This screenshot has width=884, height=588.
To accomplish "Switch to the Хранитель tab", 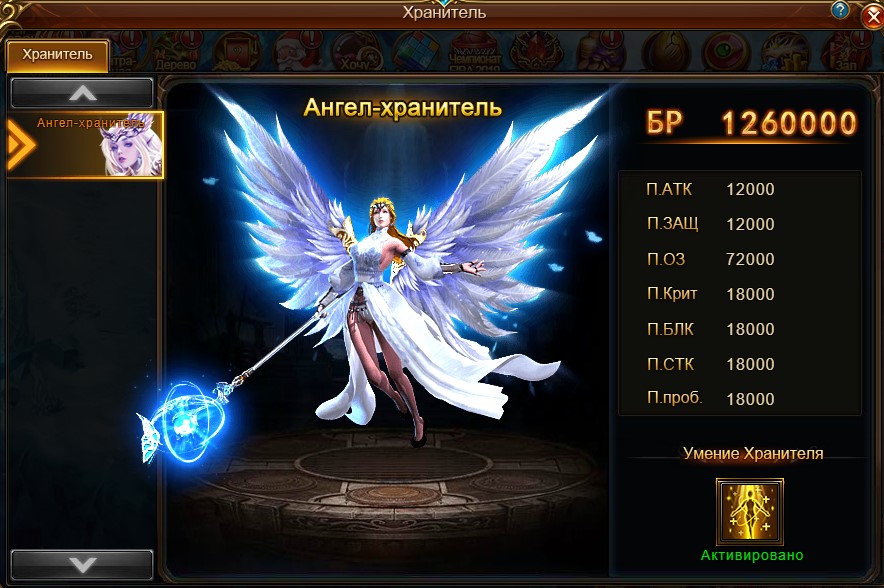I will (x=57, y=56).
